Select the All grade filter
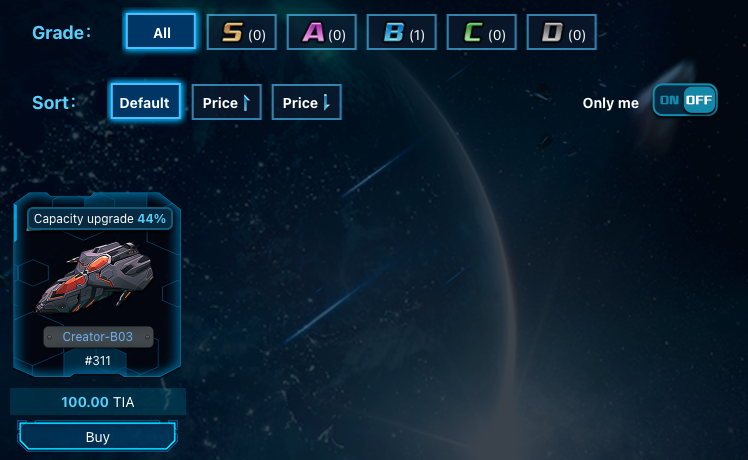The image size is (748, 460). pos(161,32)
